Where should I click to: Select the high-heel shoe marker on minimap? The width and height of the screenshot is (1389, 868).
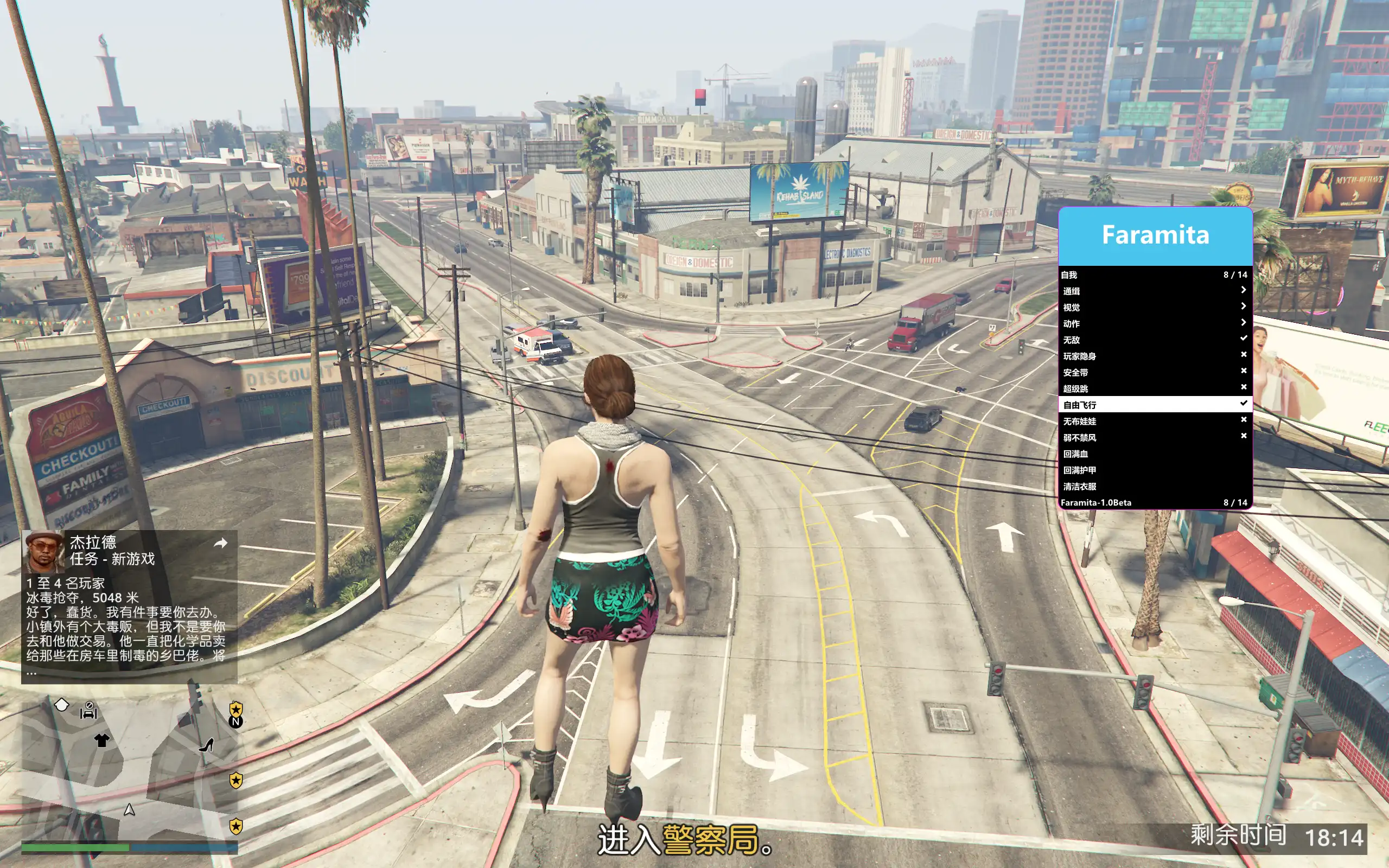(x=207, y=745)
